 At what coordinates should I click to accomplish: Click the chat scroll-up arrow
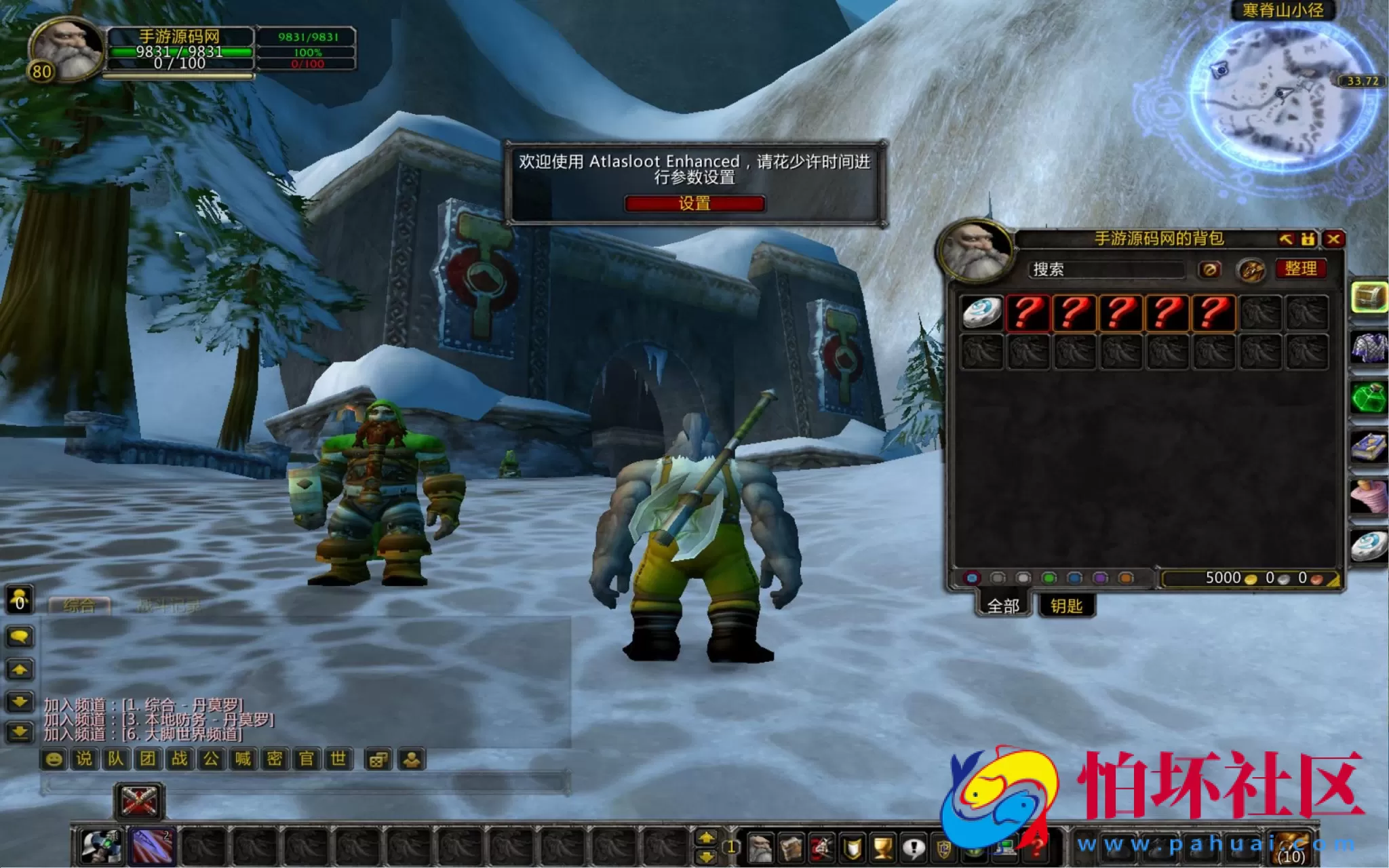(20, 670)
